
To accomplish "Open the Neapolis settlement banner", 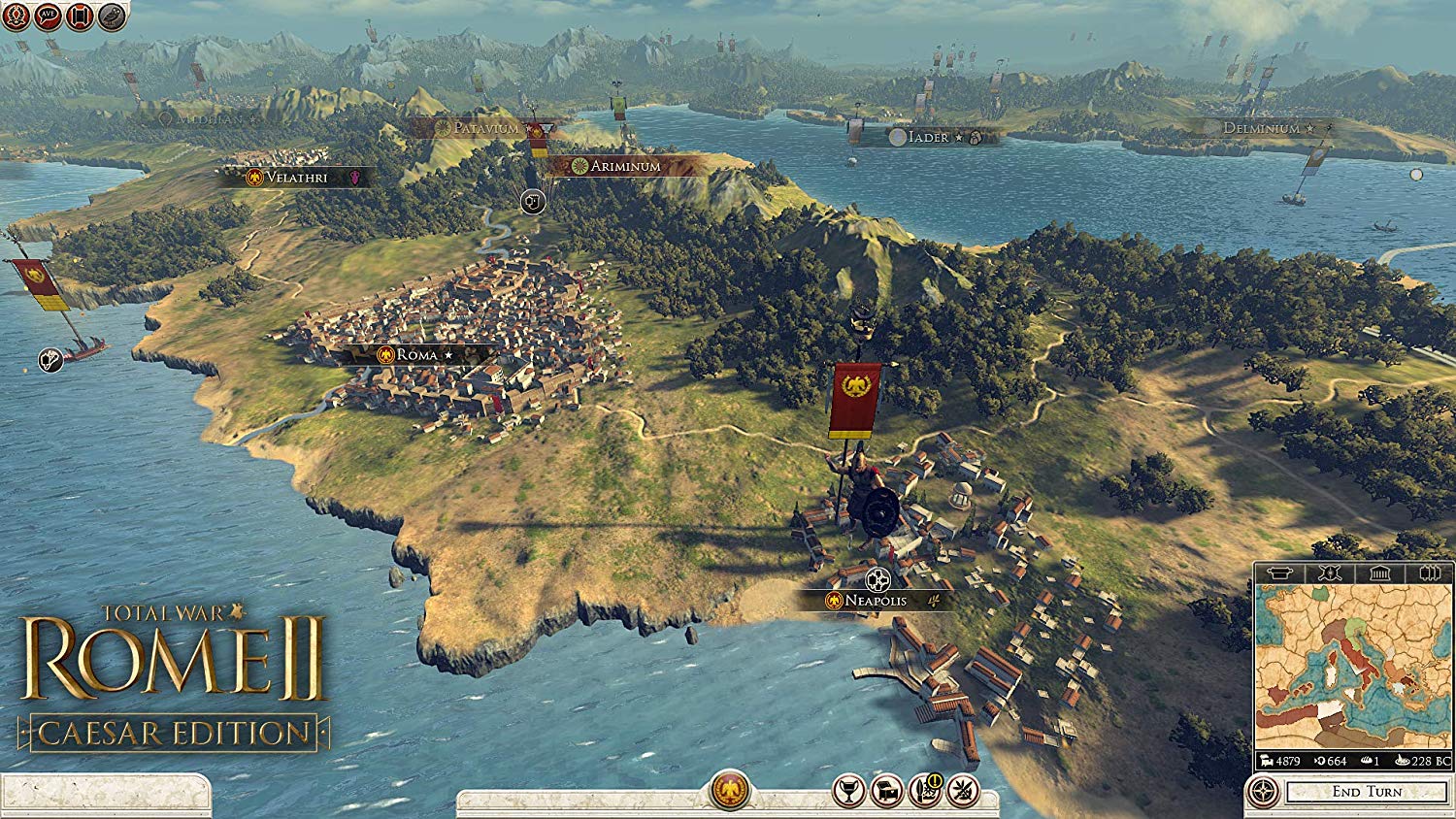I will [x=869, y=600].
